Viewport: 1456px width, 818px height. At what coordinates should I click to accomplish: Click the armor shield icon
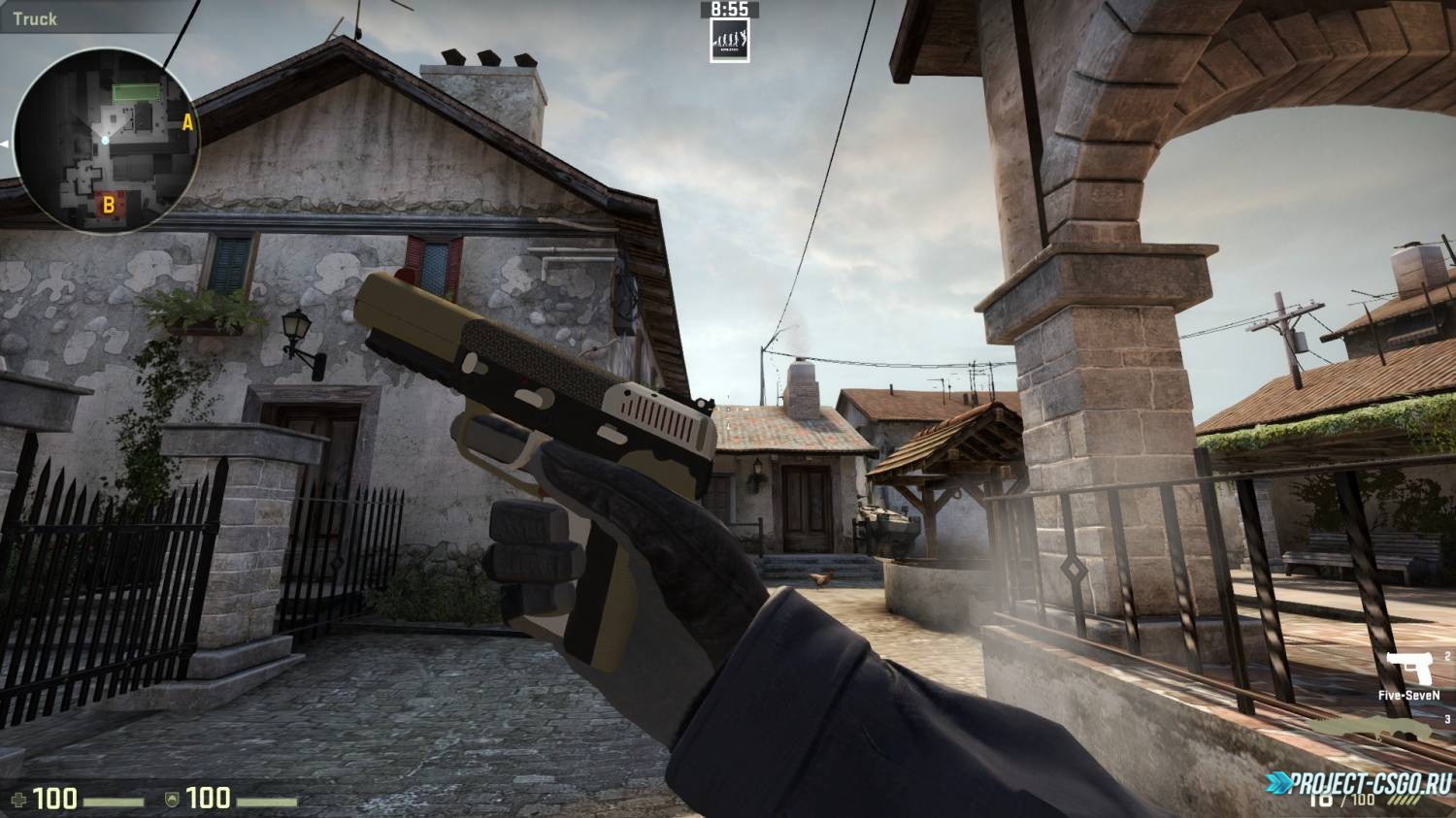click(171, 801)
